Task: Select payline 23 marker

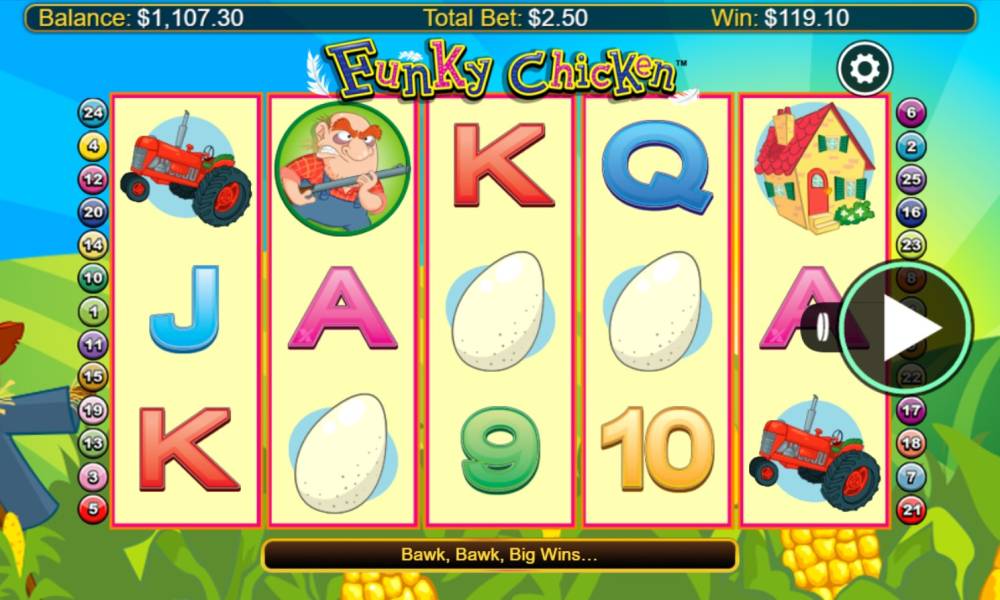Action: pos(910,245)
